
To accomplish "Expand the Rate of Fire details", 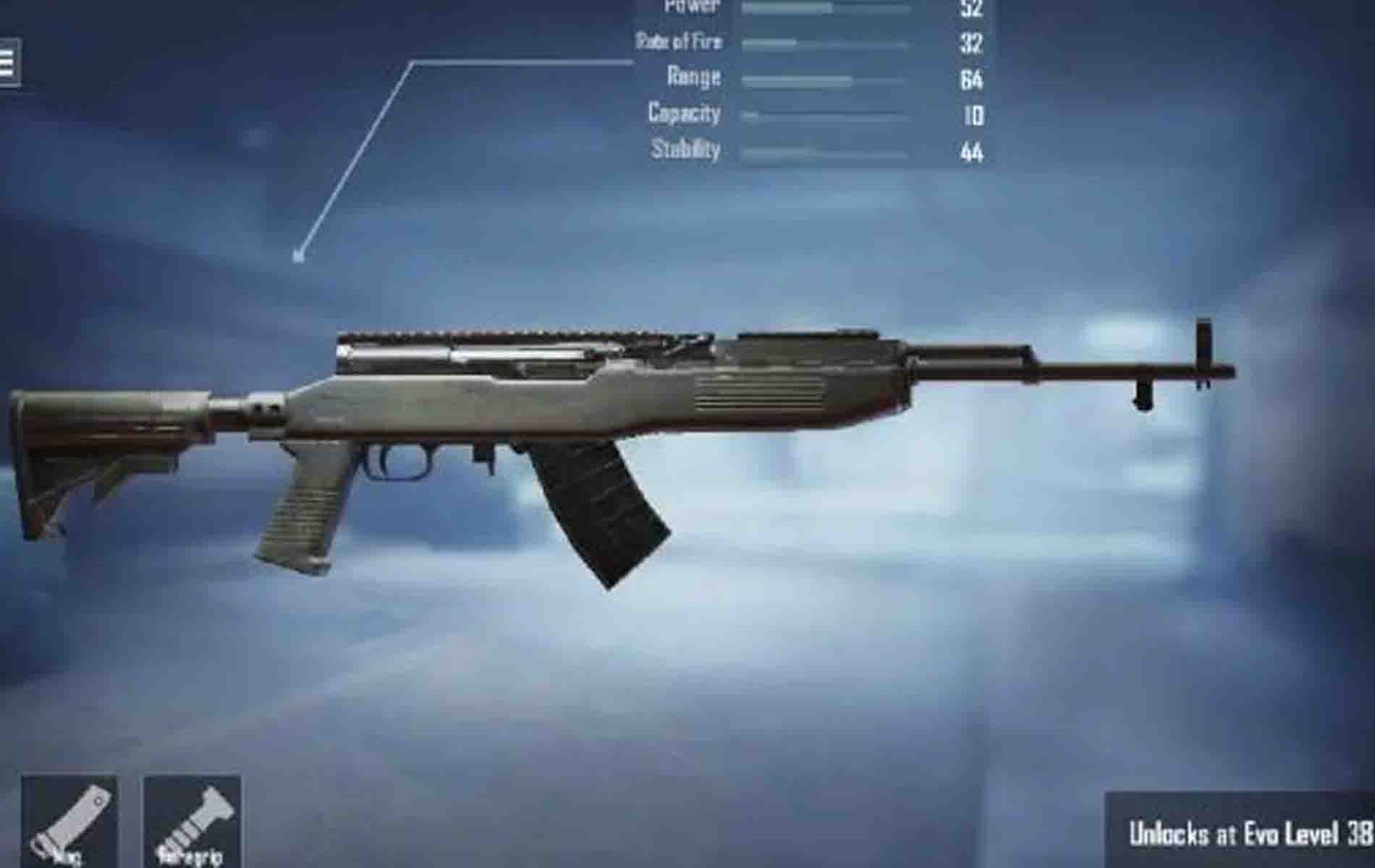I will coord(680,42).
